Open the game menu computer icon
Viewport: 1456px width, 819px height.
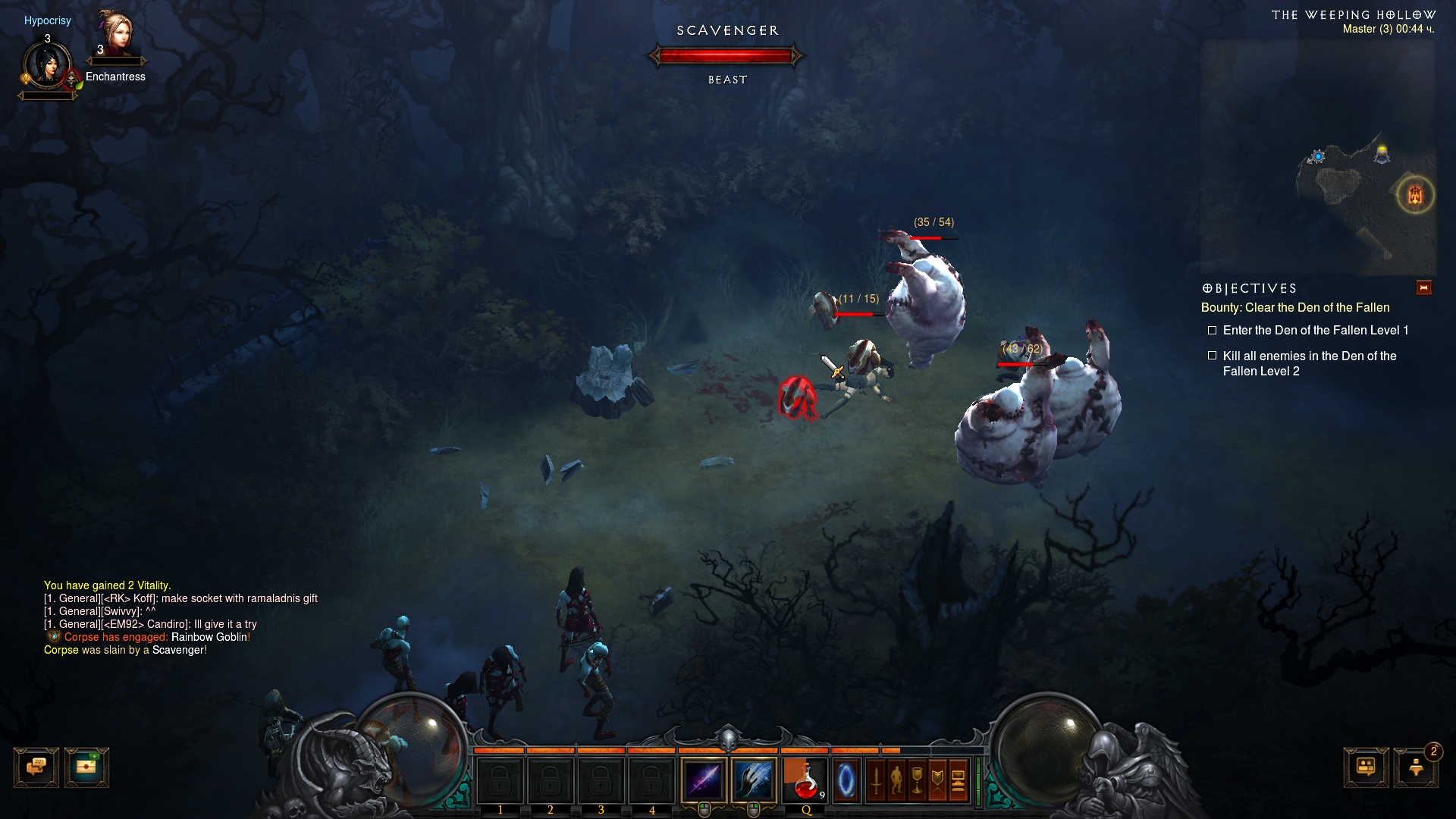pos(958,780)
